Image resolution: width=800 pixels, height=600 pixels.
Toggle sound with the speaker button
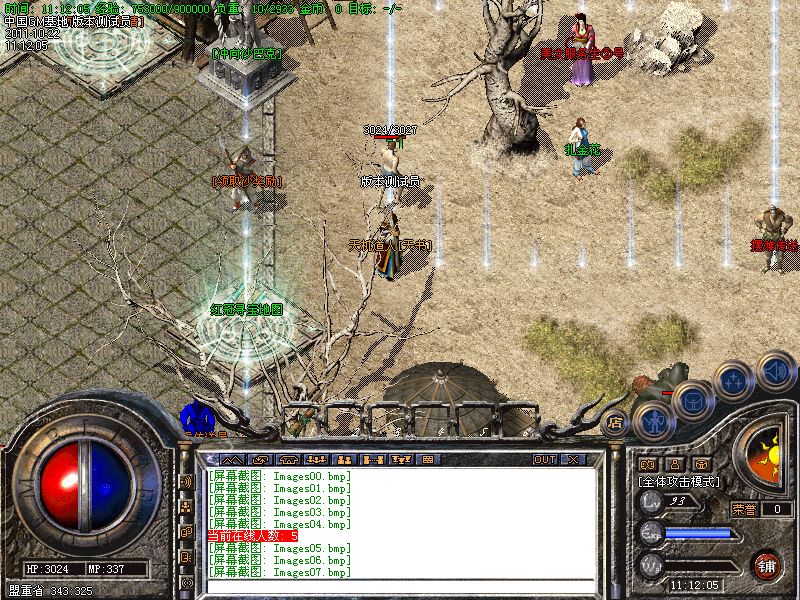775,371
